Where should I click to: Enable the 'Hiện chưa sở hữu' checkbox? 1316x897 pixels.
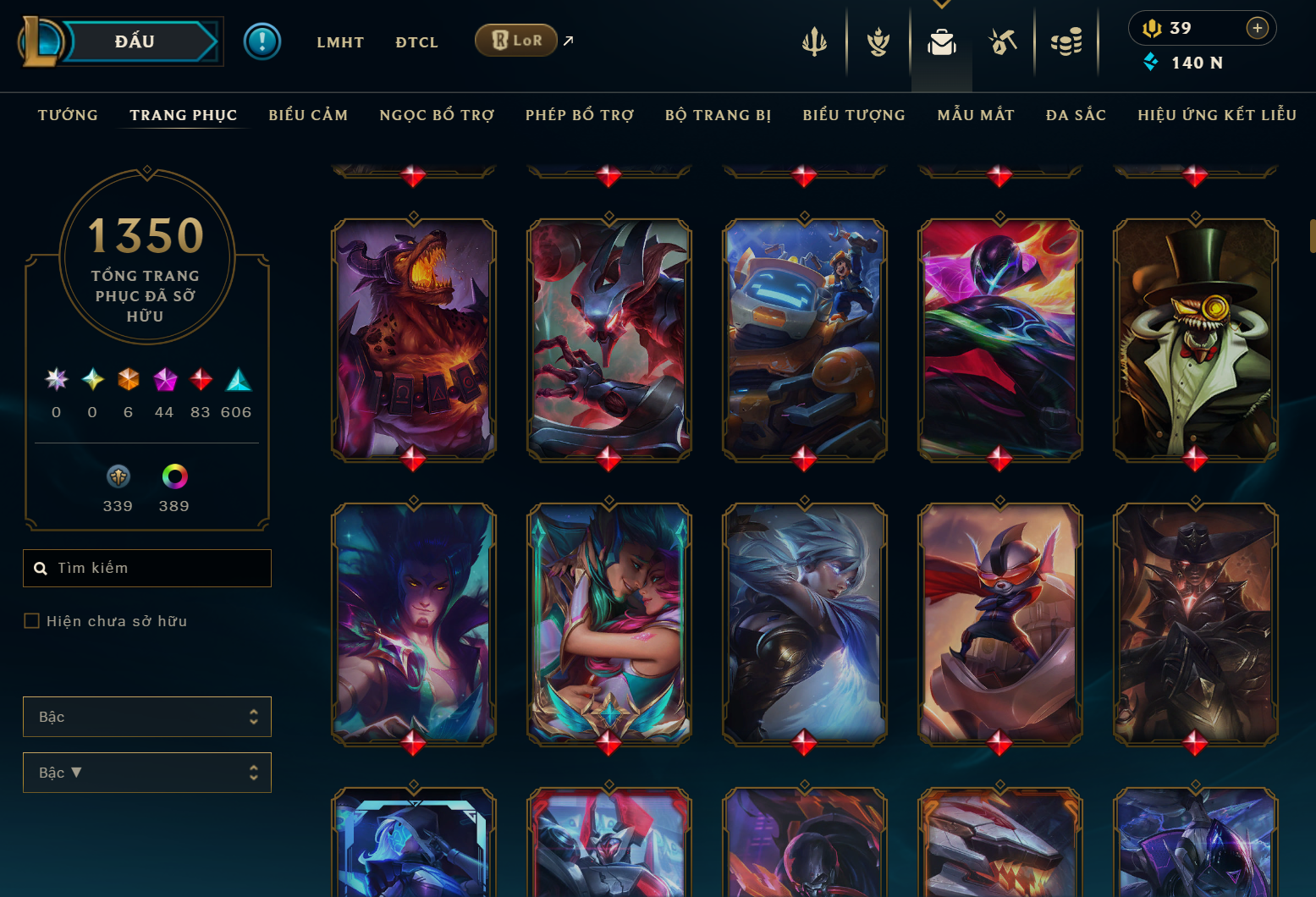(x=31, y=620)
